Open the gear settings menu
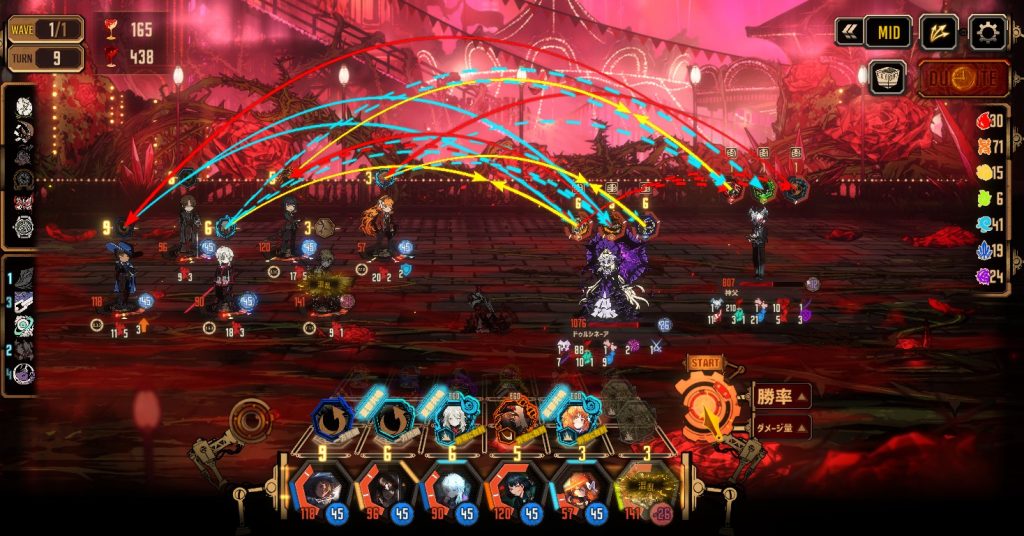This screenshot has width=1024, height=536. (x=988, y=33)
